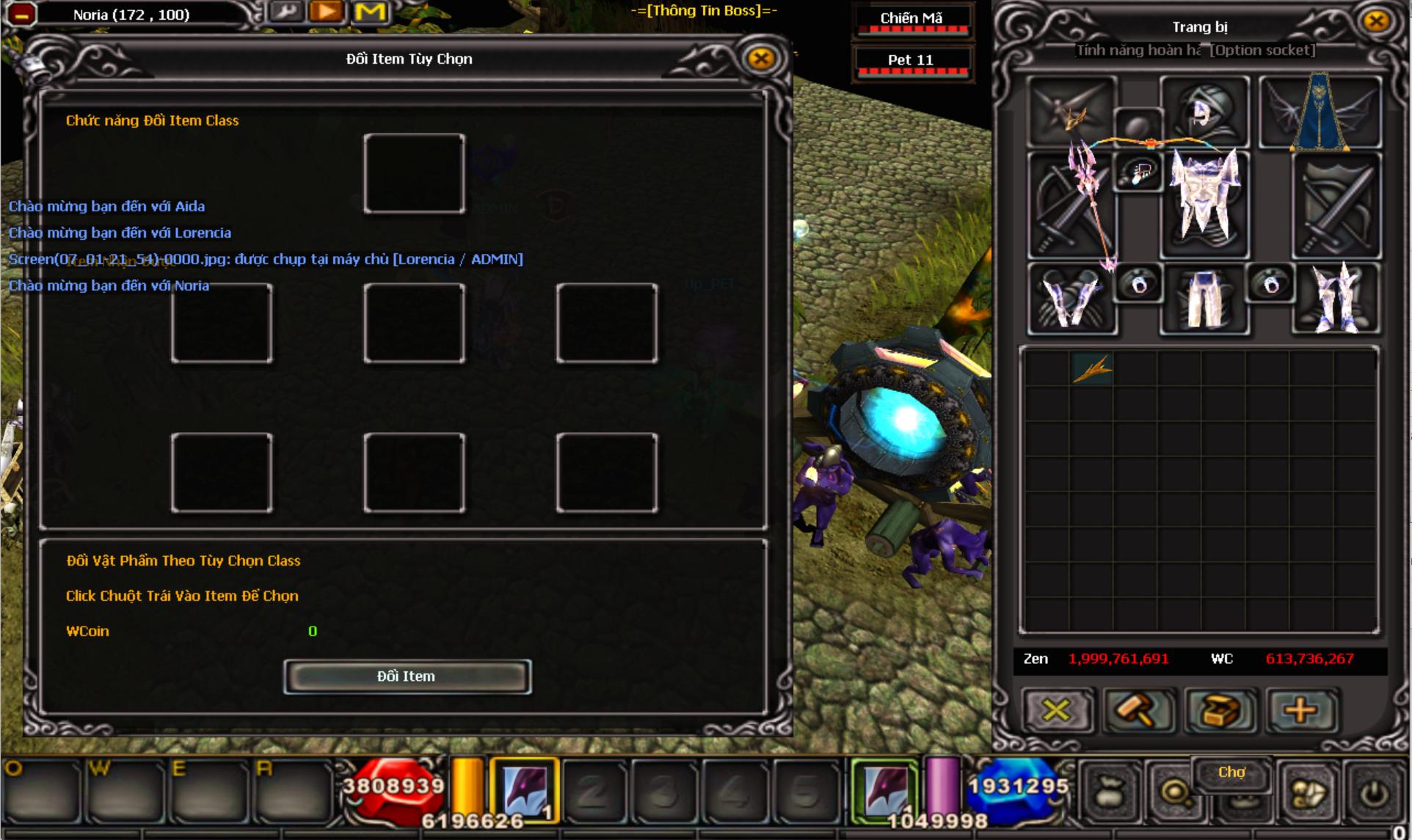Close the Đổi Item Tùy Chọn window
Image resolution: width=1412 pixels, height=840 pixels.
tap(760, 58)
